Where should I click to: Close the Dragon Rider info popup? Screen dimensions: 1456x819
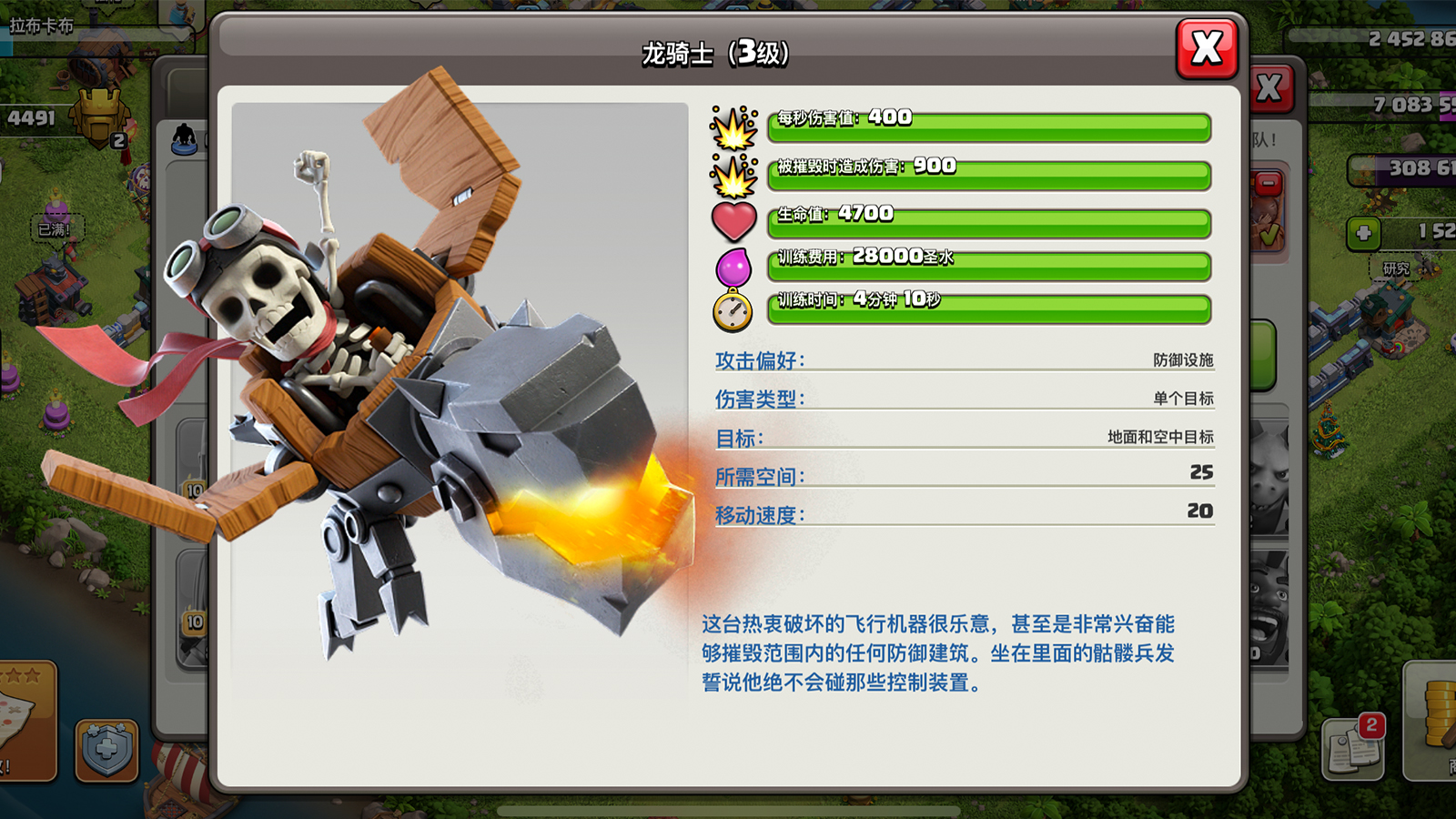tap(1207, 48)
